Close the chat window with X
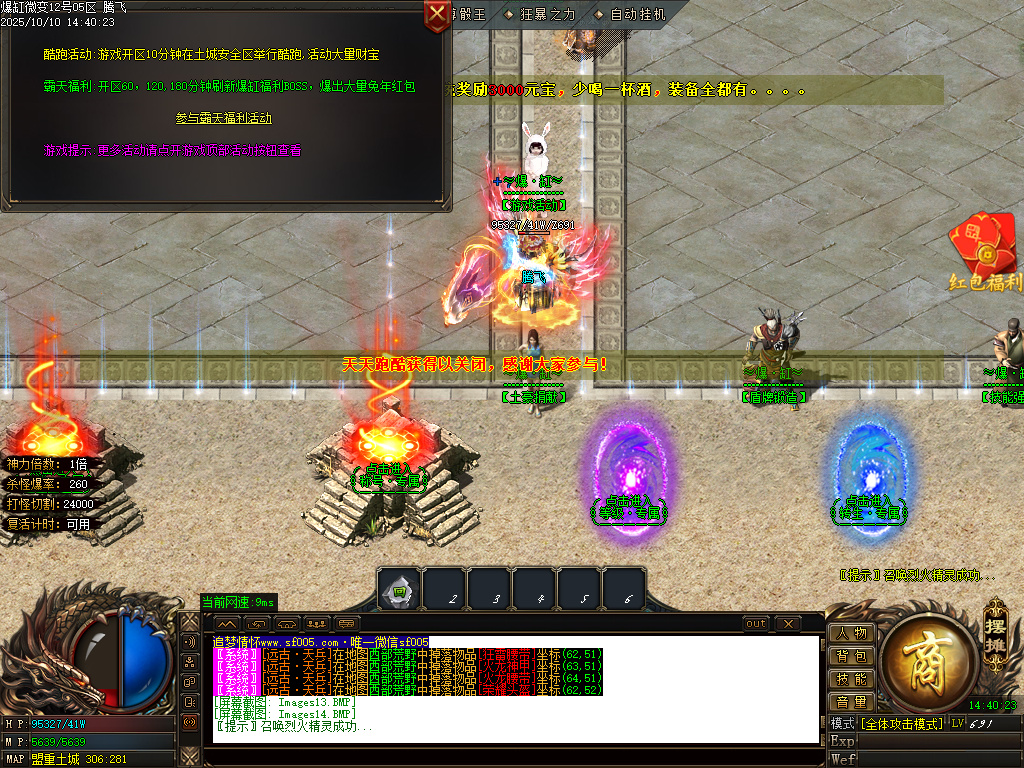 coord(788,624)
